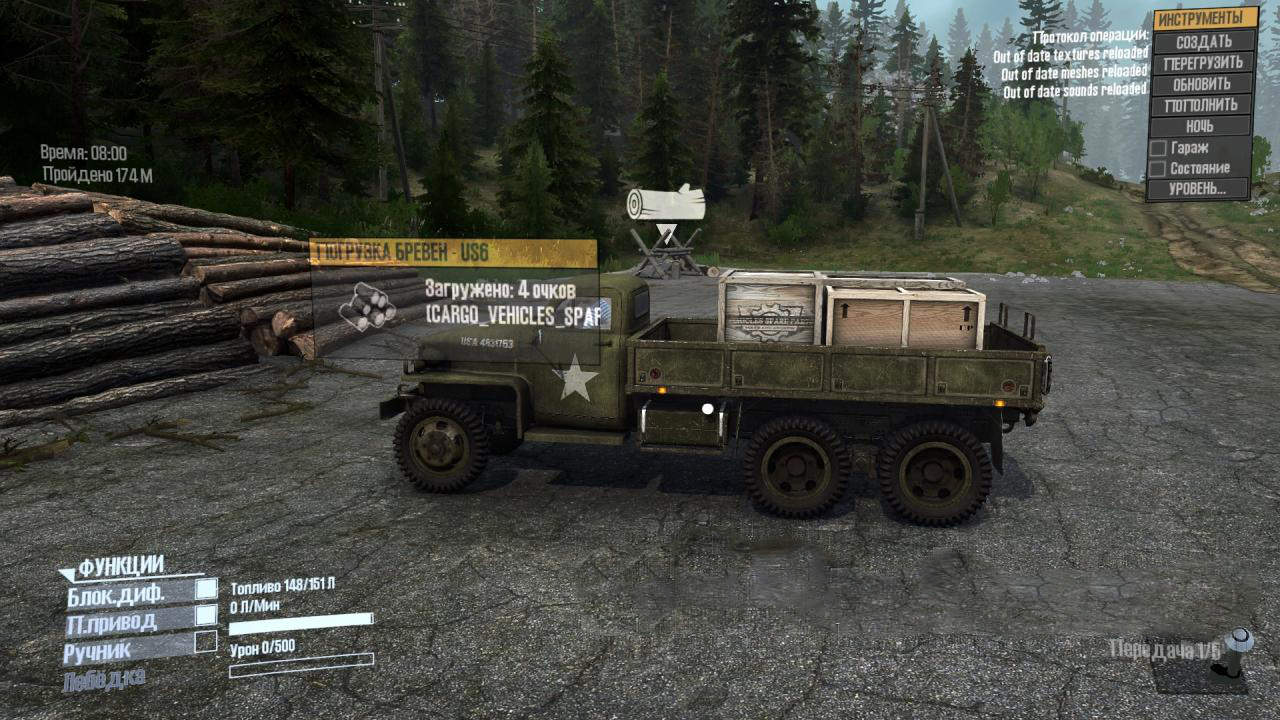Click the СОЗДАТЬ button
The height and width of the screenshot is (720, 1280).
[1203, 42]
